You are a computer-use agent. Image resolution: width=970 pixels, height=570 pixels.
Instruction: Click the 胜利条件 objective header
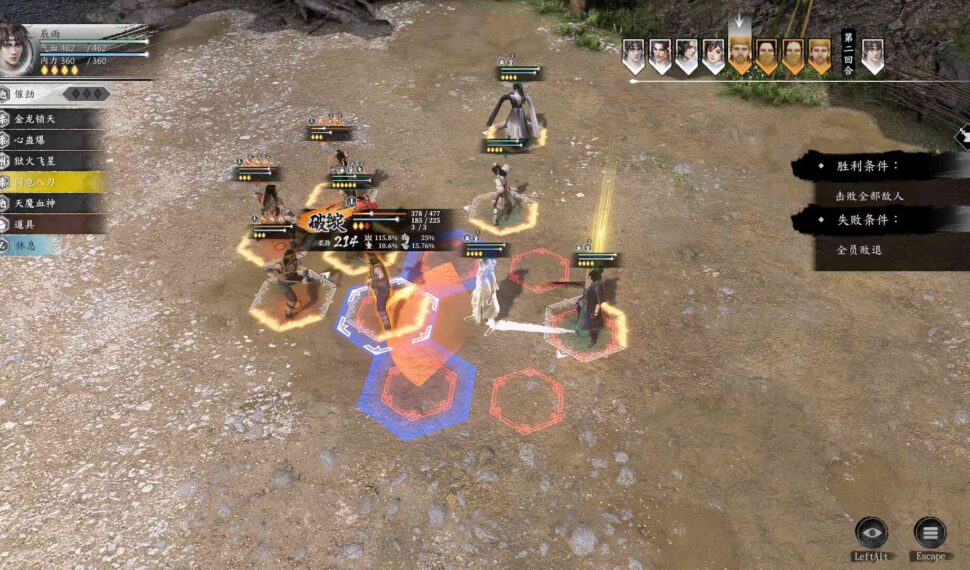pyautogui.click(x=866, y=166)
